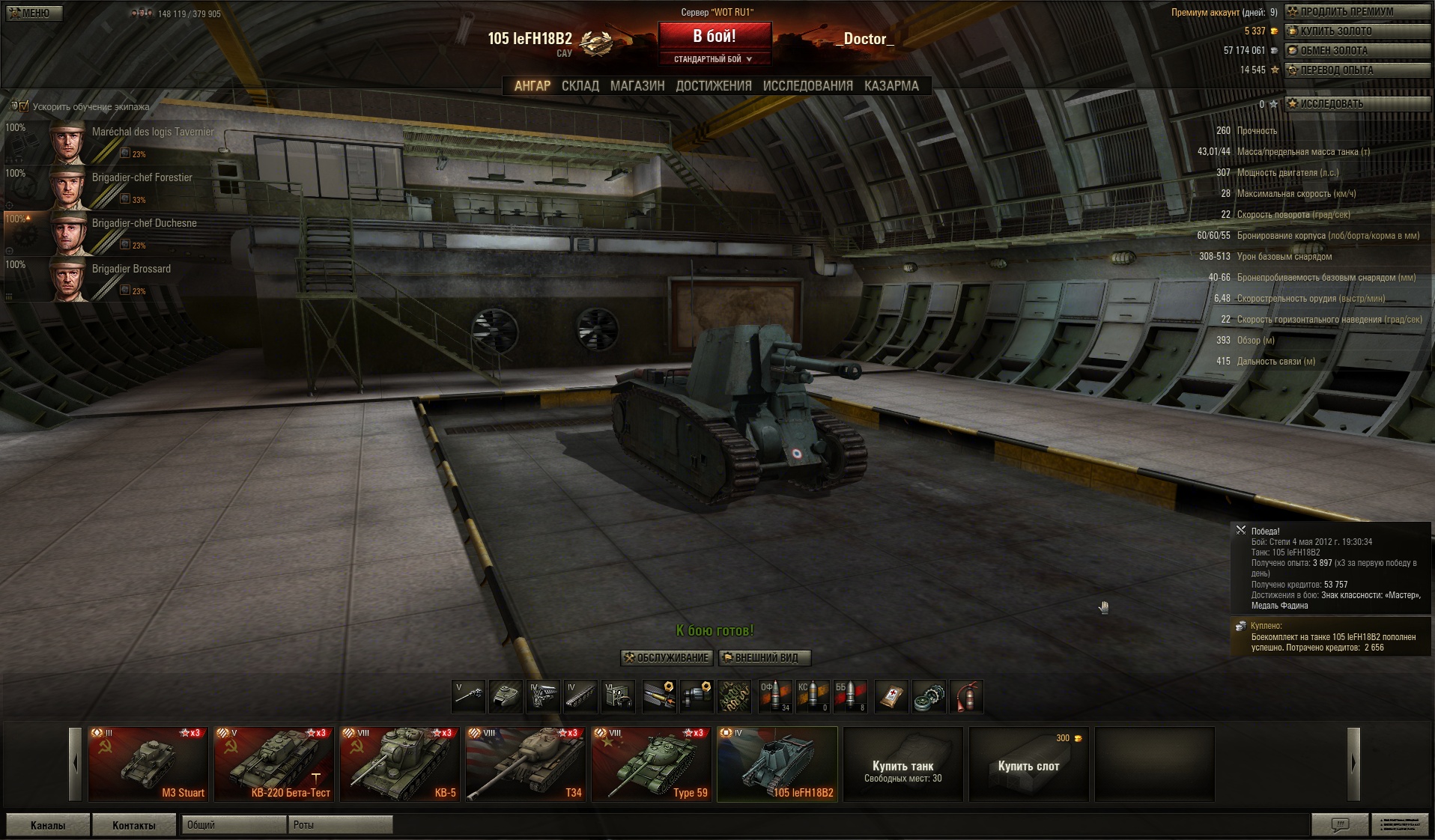This screenshot has height=840, width=1435.
Task: Open the ОБСЛУЖИВАНИЕ service button
Action: (x=666, y=657)
